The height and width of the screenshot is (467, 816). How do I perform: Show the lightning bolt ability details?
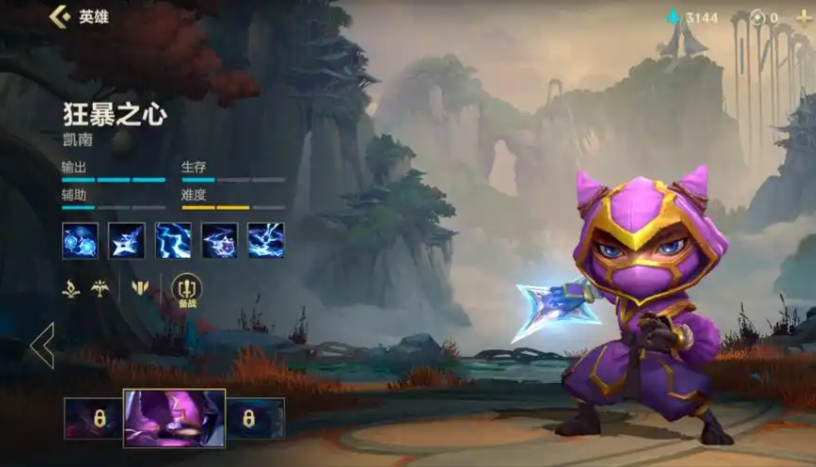coord(173,240)
